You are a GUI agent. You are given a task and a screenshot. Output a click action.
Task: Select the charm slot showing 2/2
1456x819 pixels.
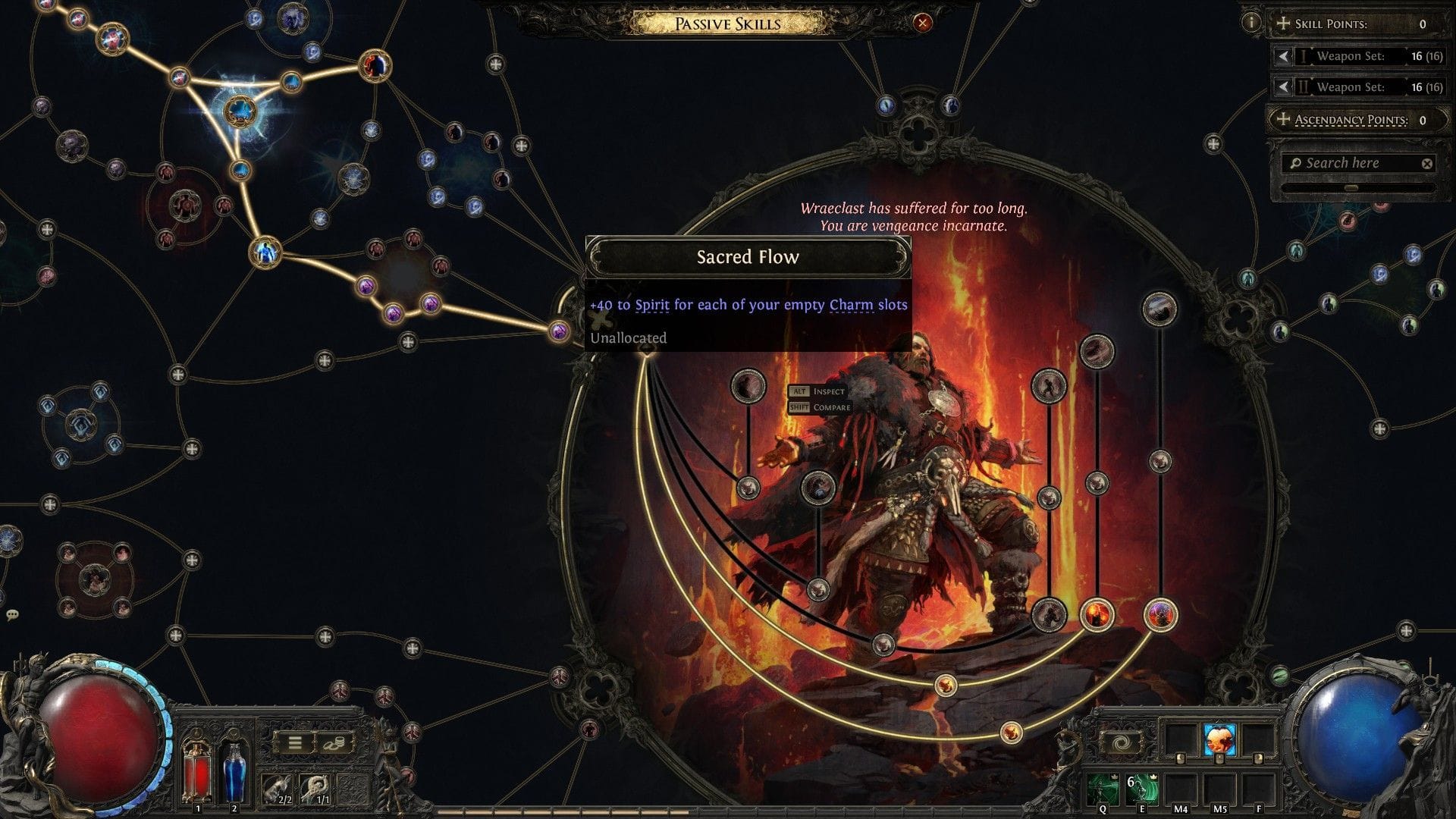(x=278, y=789)
